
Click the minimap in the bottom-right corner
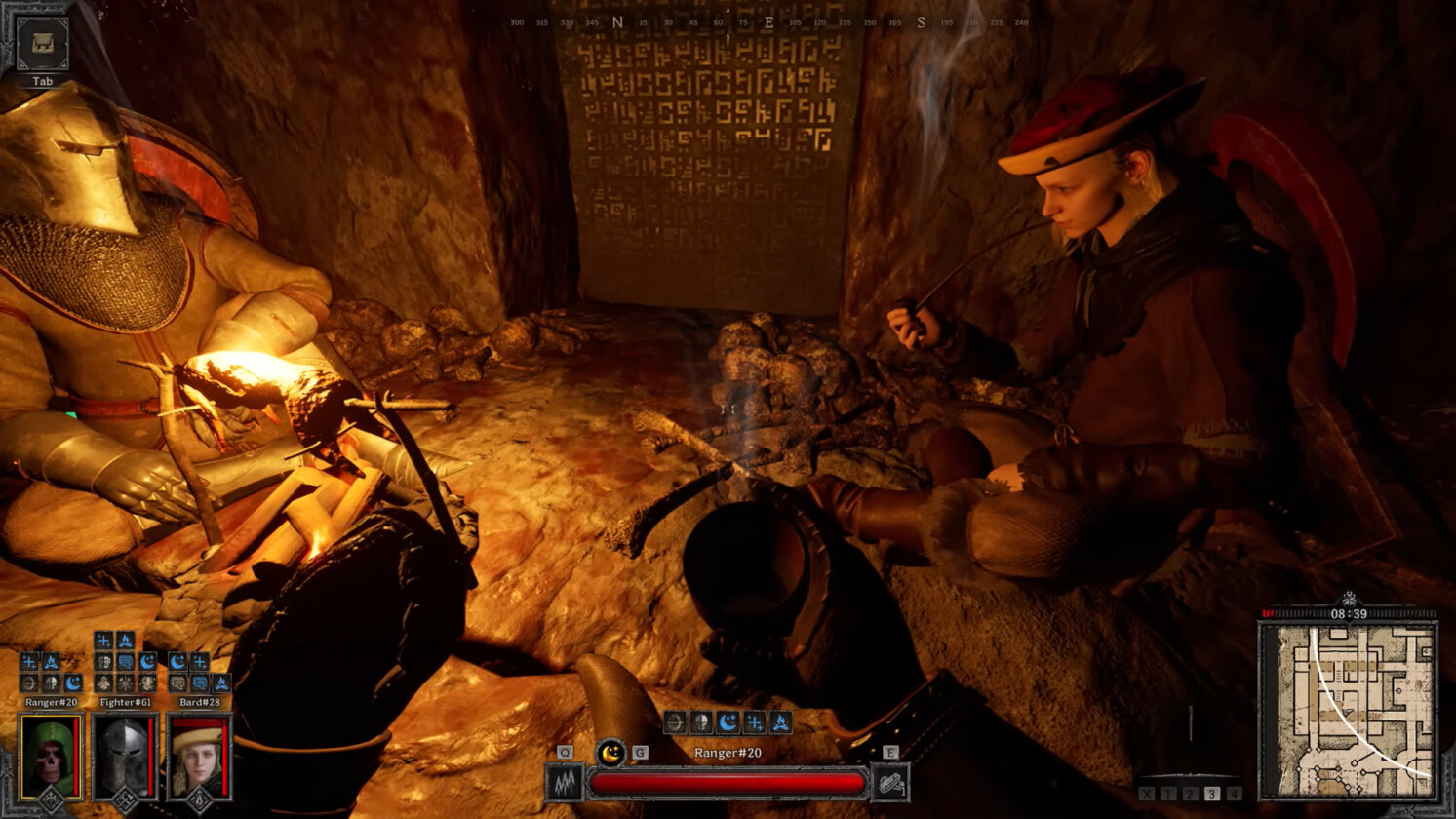tap(1347, 711)
